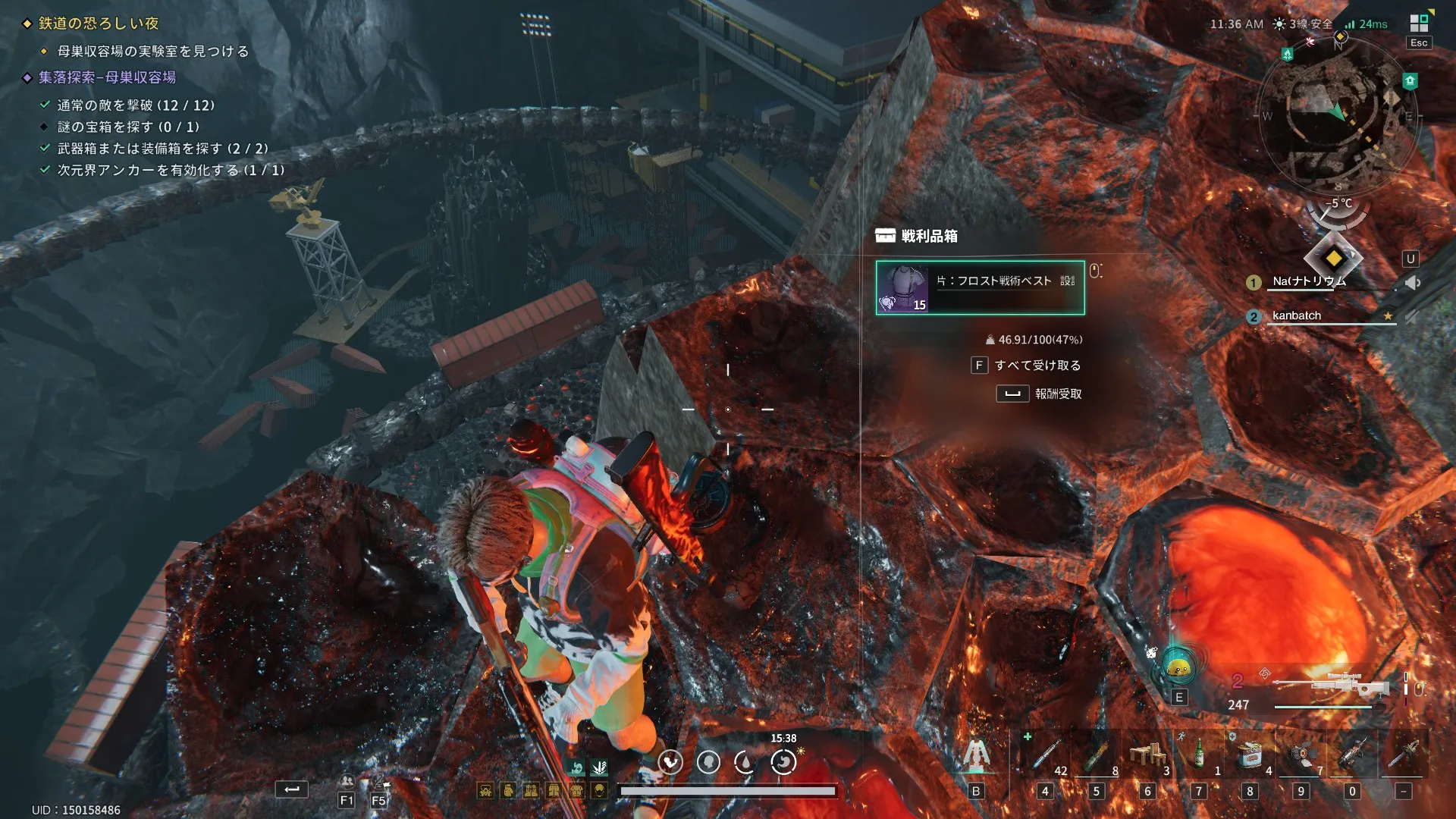Open the team members icon
The height and width of the screenshot is (819, 1456).
click(x=347, y=782)
